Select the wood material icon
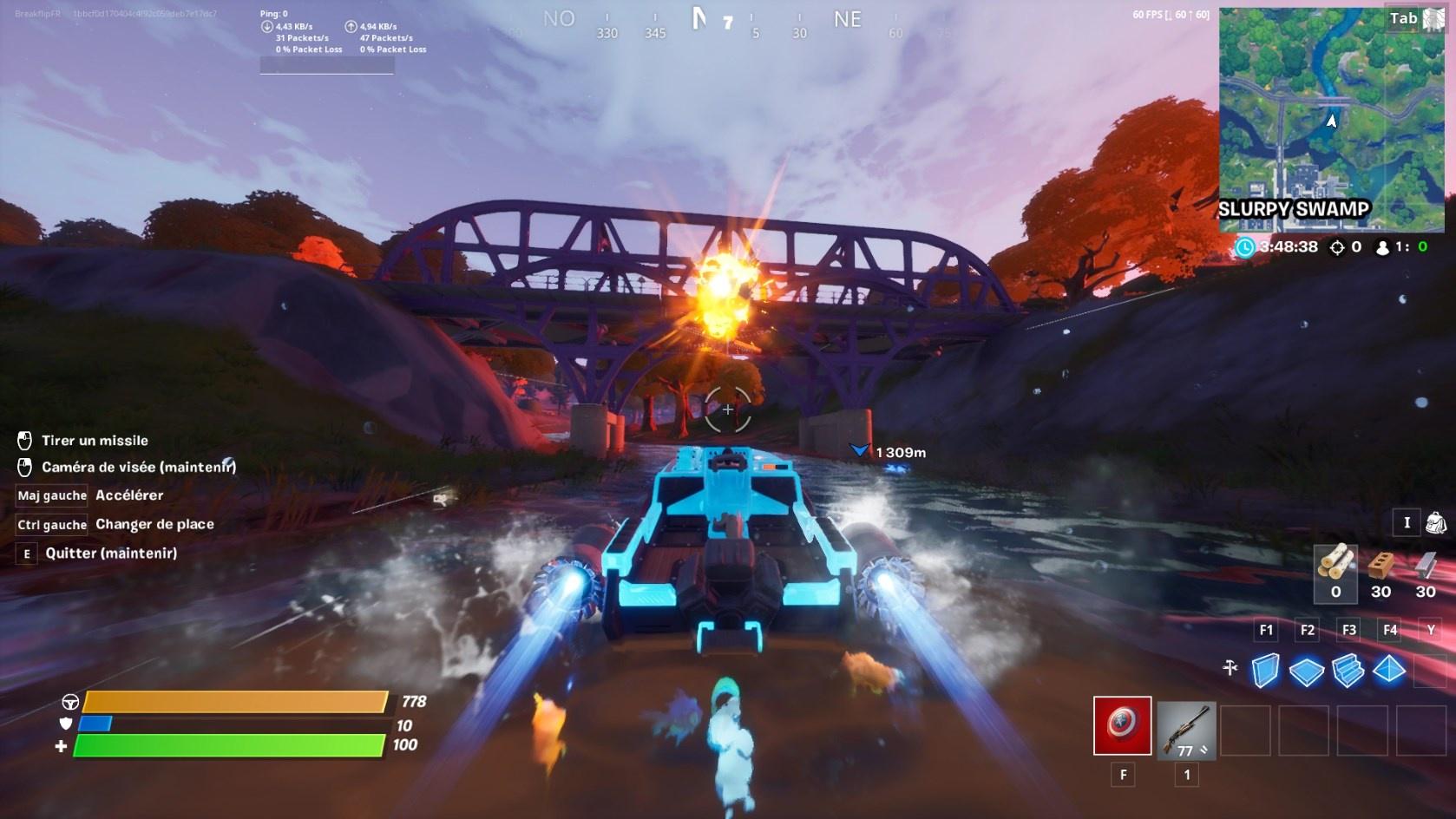 (x=1334, y=573)
